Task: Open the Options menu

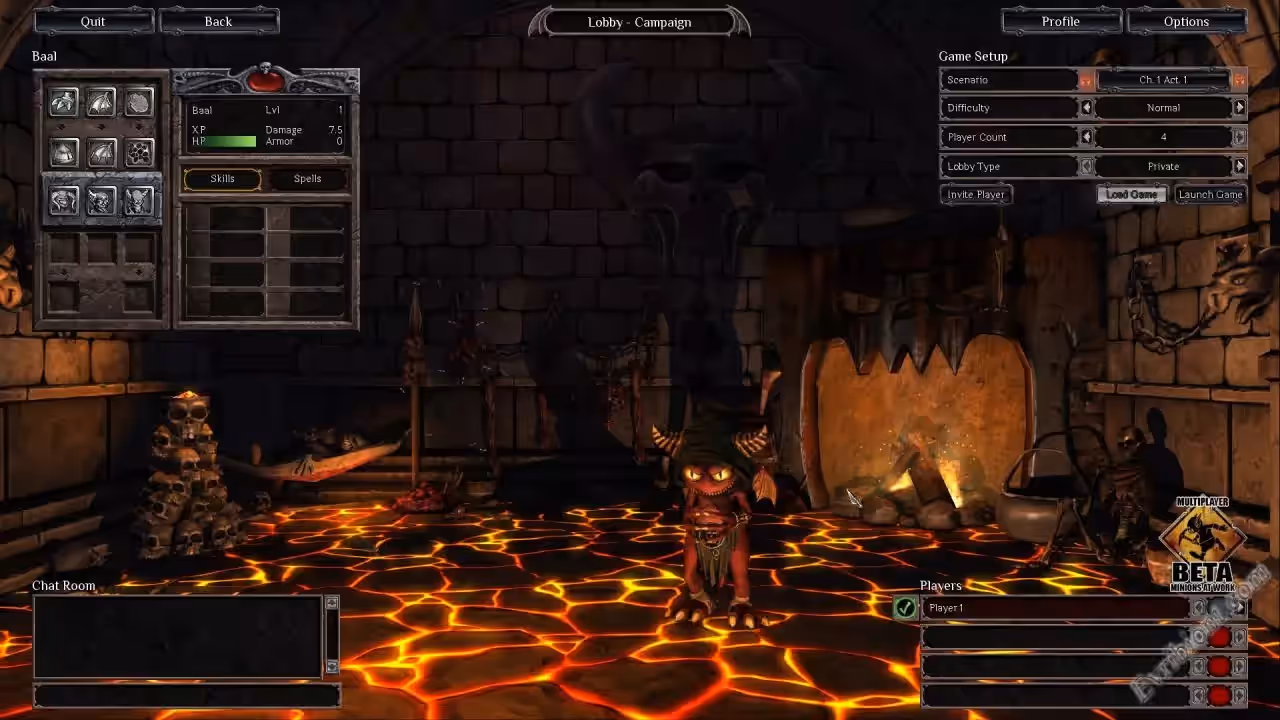Action: (x=1187, y=21)
